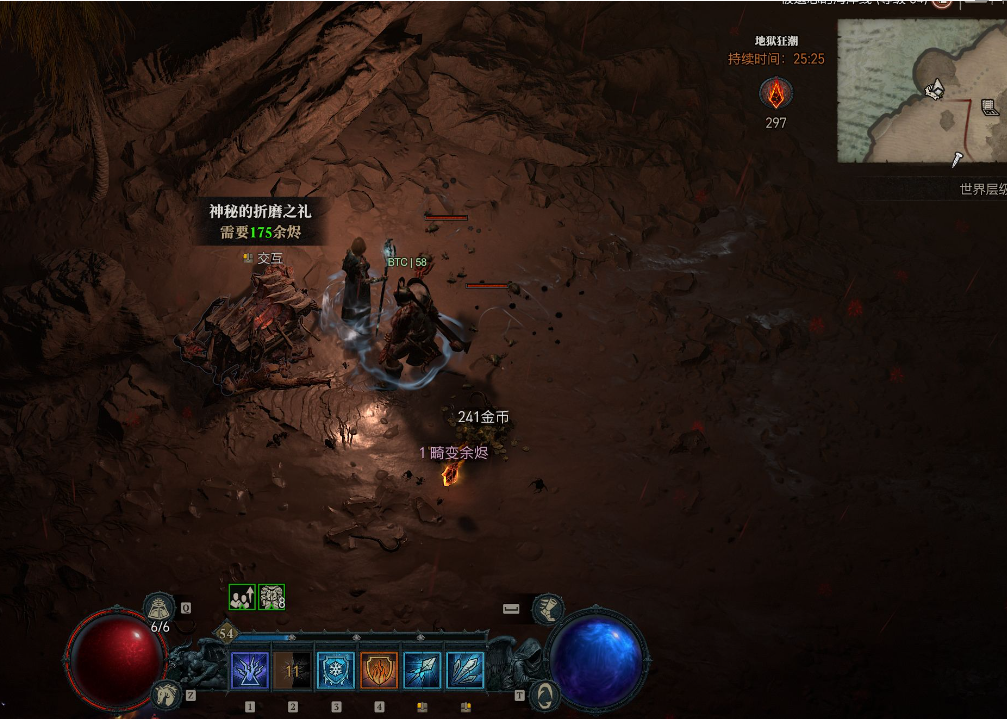Use the dodge boot icon
The image size is (1007, 719).
pyautogui.click(x=547, y=608)
